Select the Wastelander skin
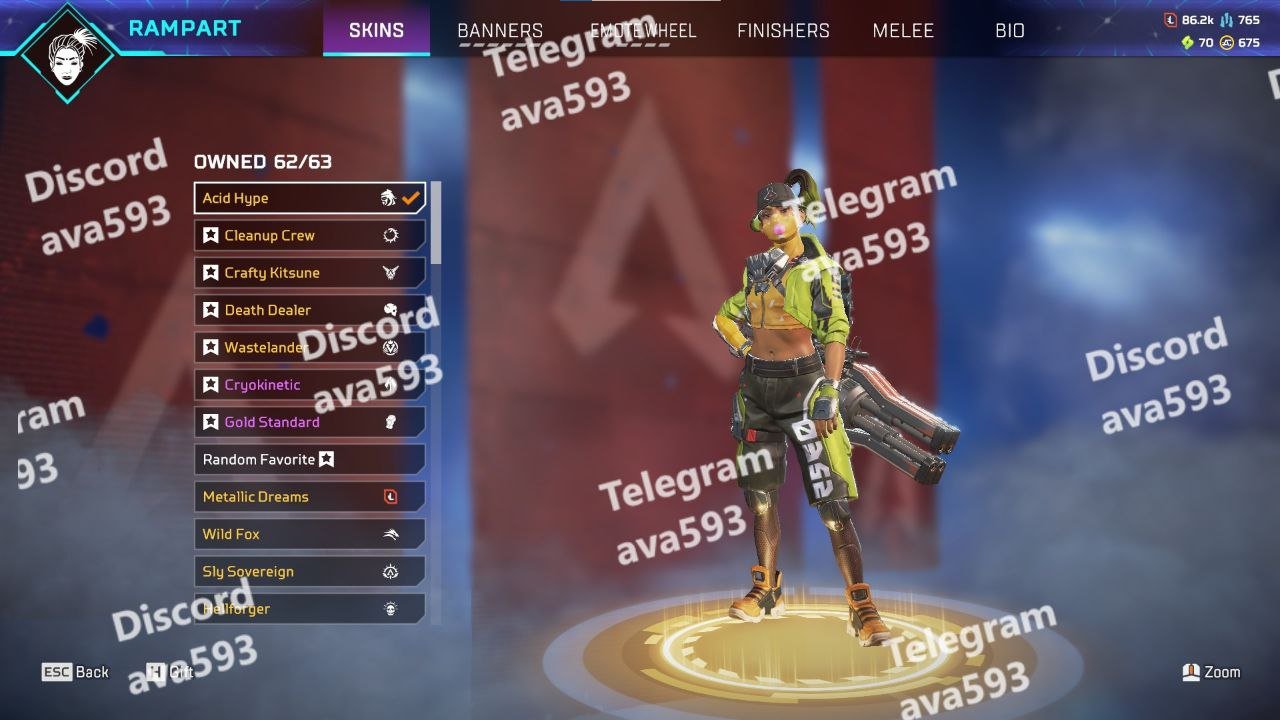This screenshot has height=720, width=1280. [309, 347]
